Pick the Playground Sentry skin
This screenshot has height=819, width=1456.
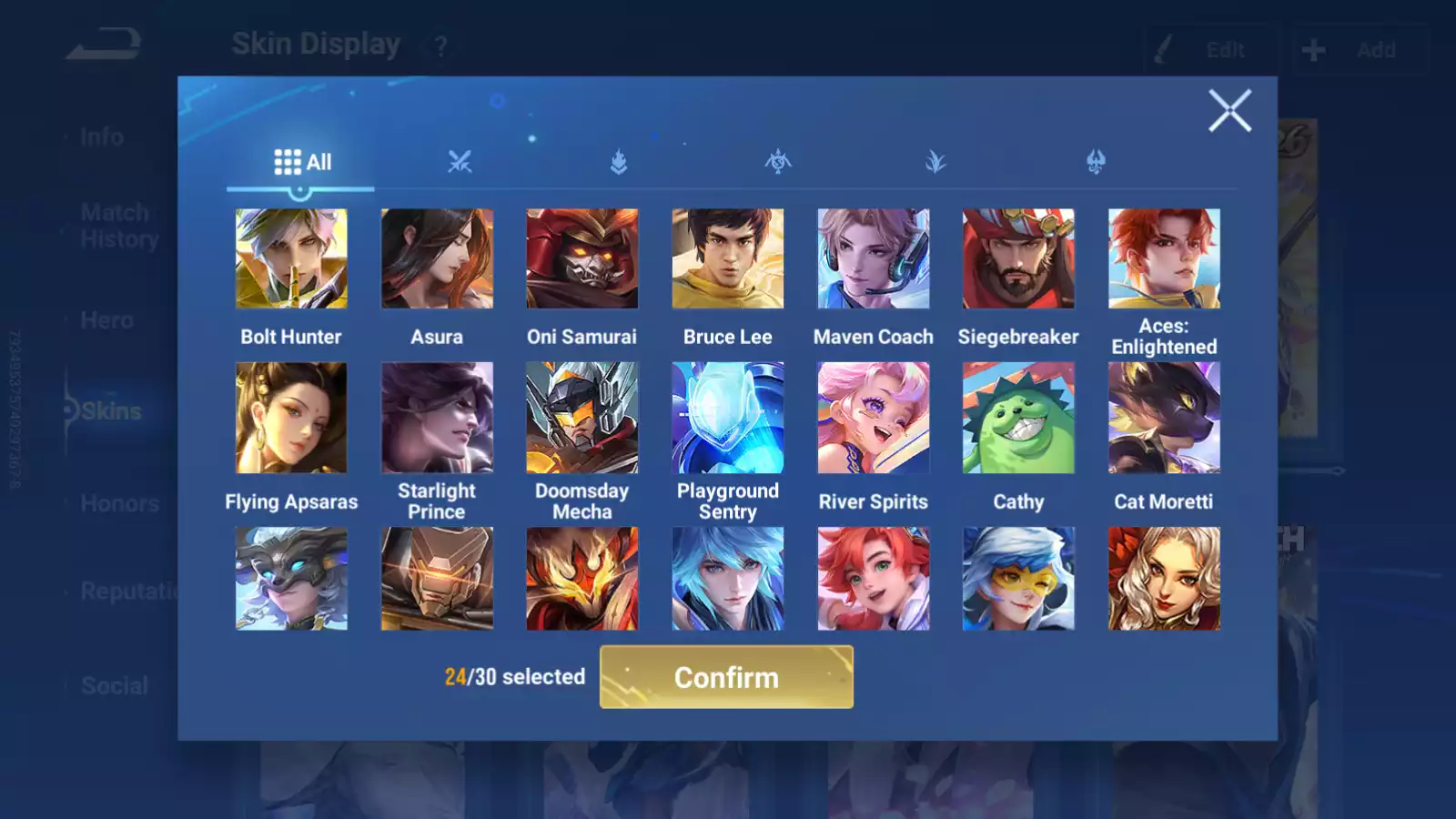(x=728, y=419)
